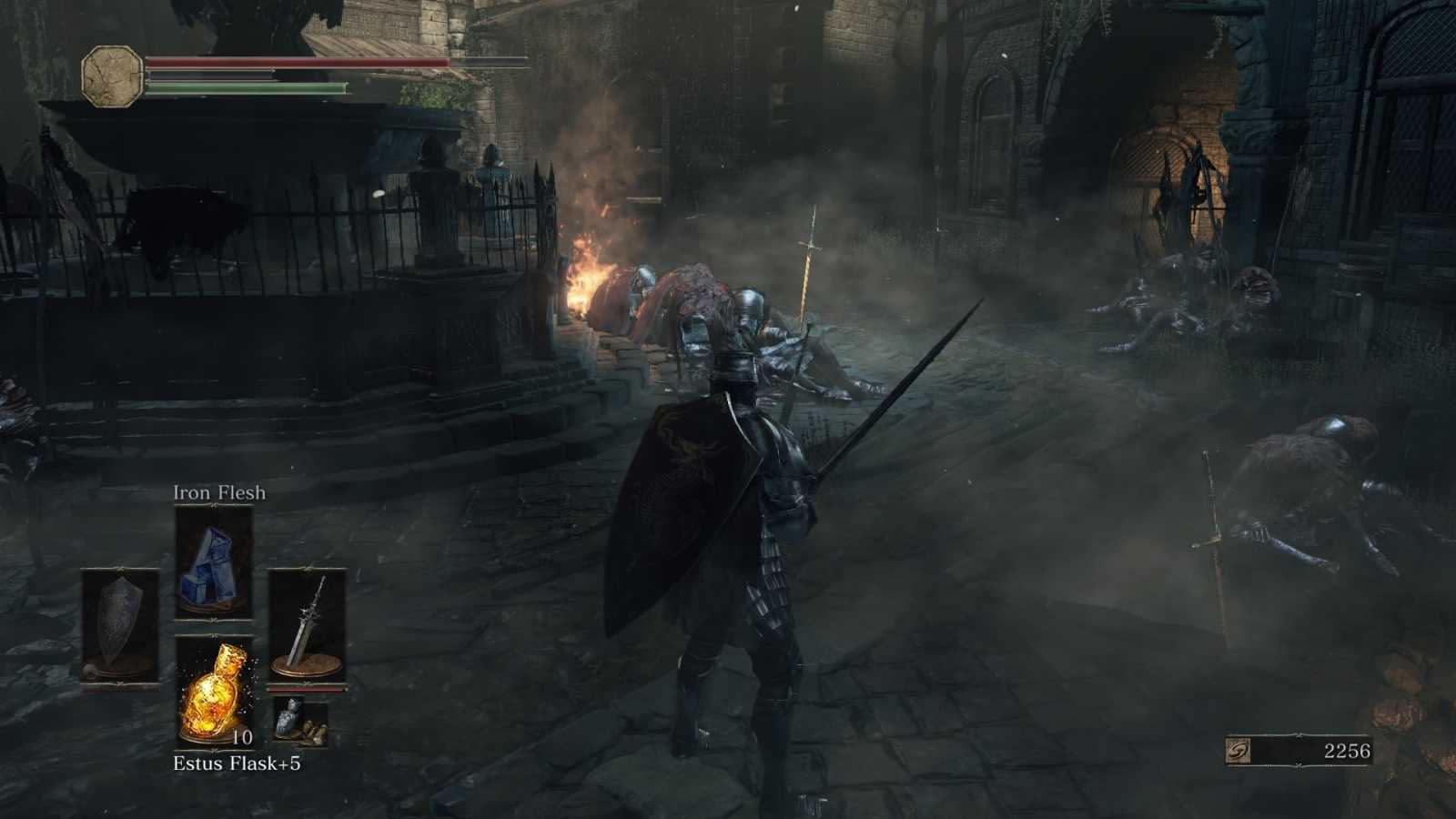Choose the greatsword right-hand weapon slot
1456x819 pixels.
(x=308, y=626)
